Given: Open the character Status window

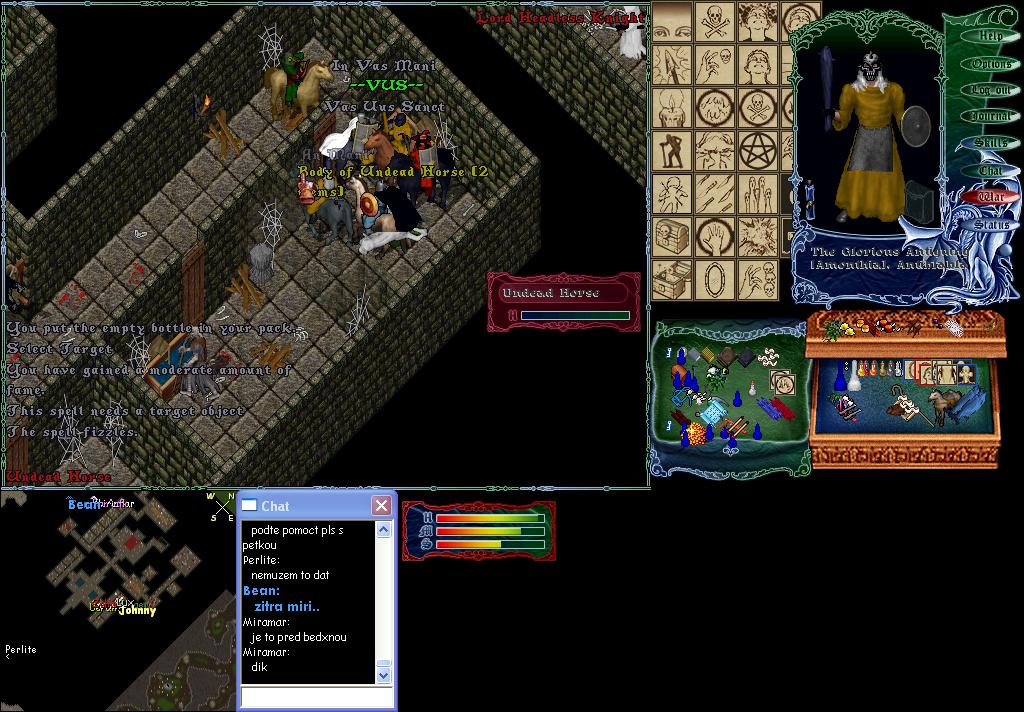Looking at the screenshot, I should pyautogui.click(x=991, y=225).
